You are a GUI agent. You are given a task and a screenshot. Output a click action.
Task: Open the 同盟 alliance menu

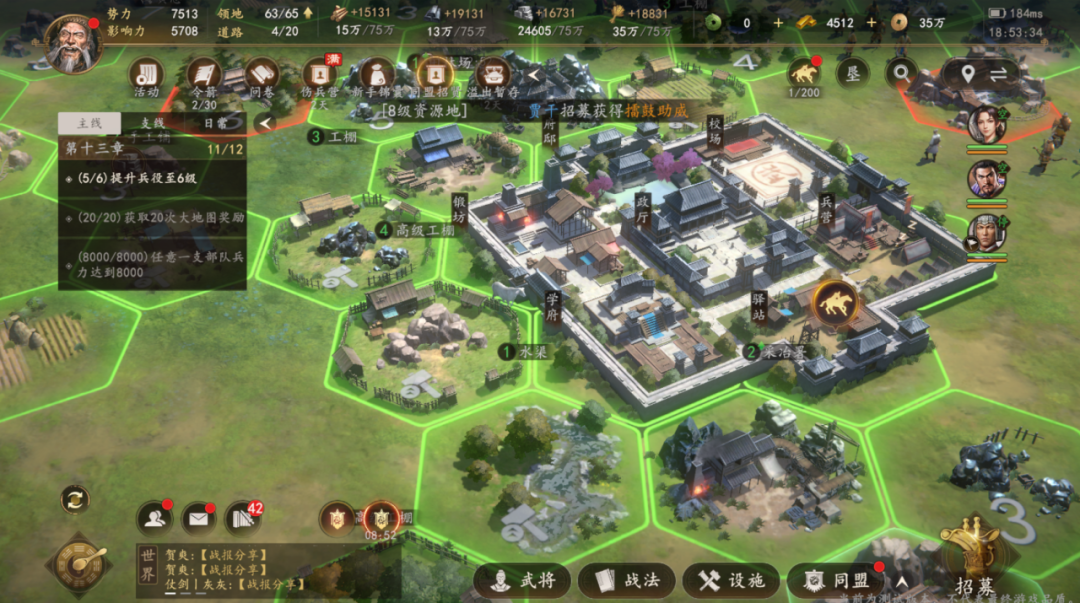click(837, 581)
